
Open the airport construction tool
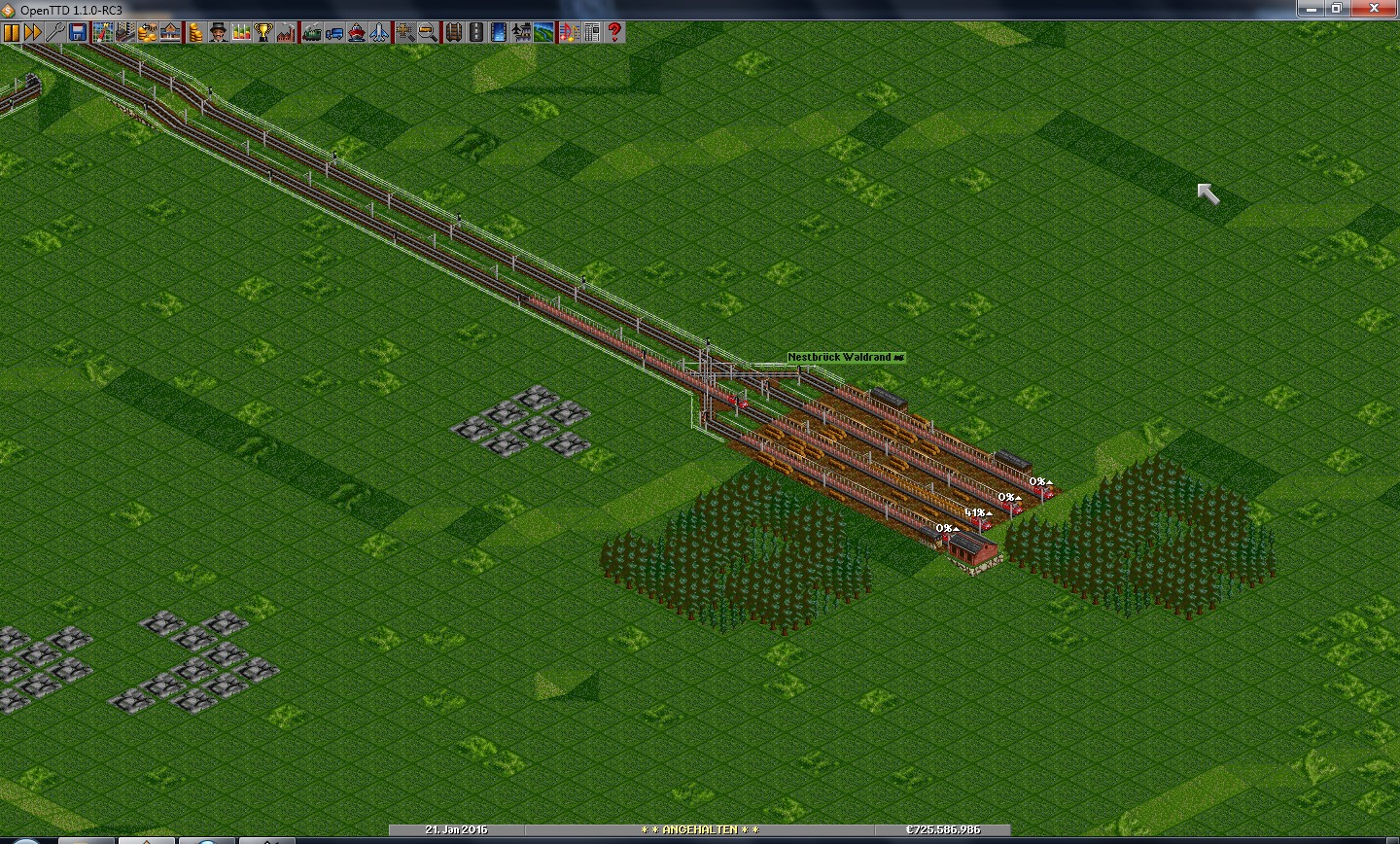tap(522, 32)
